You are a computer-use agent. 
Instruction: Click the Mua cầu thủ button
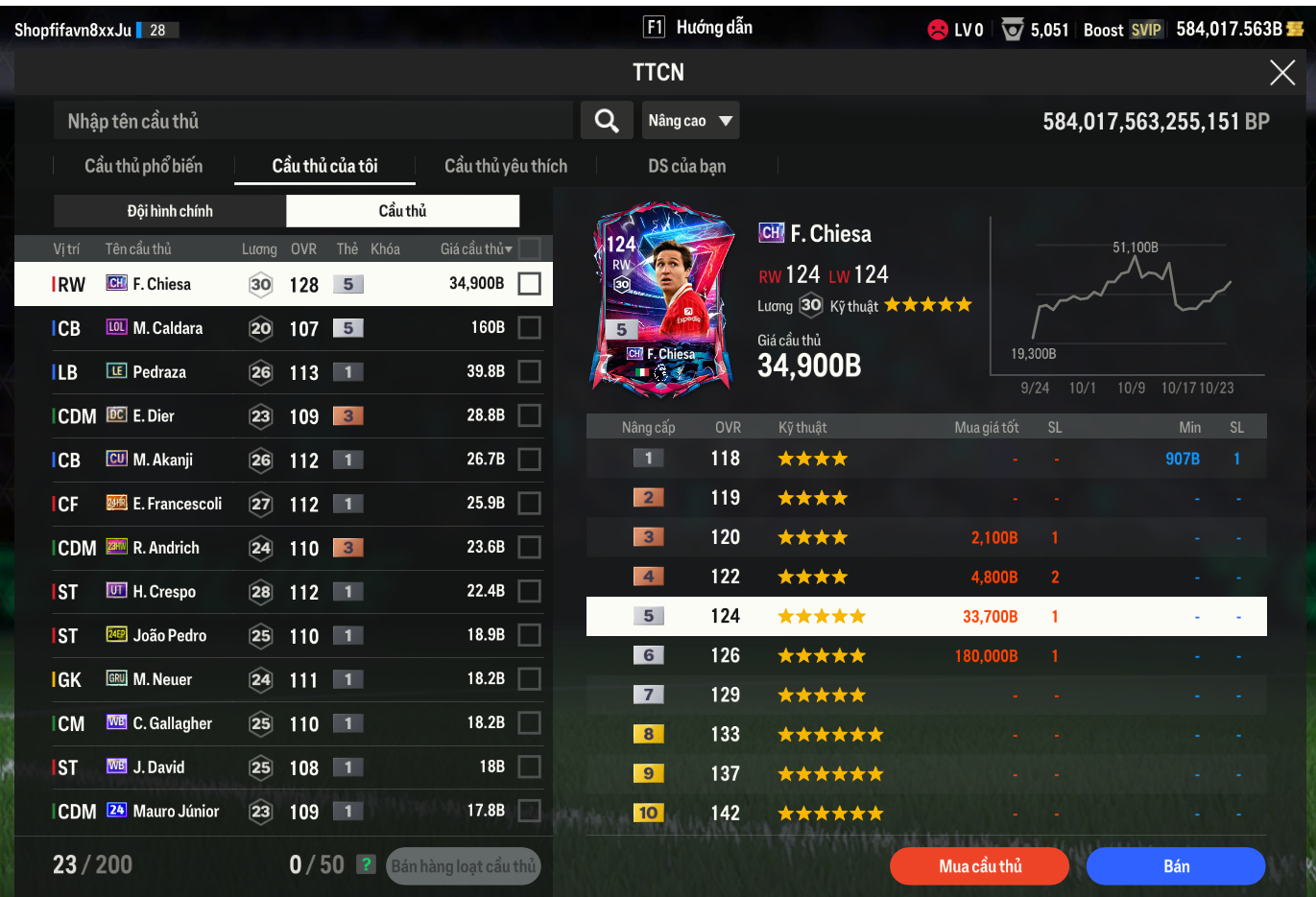[x=979, y=866]
